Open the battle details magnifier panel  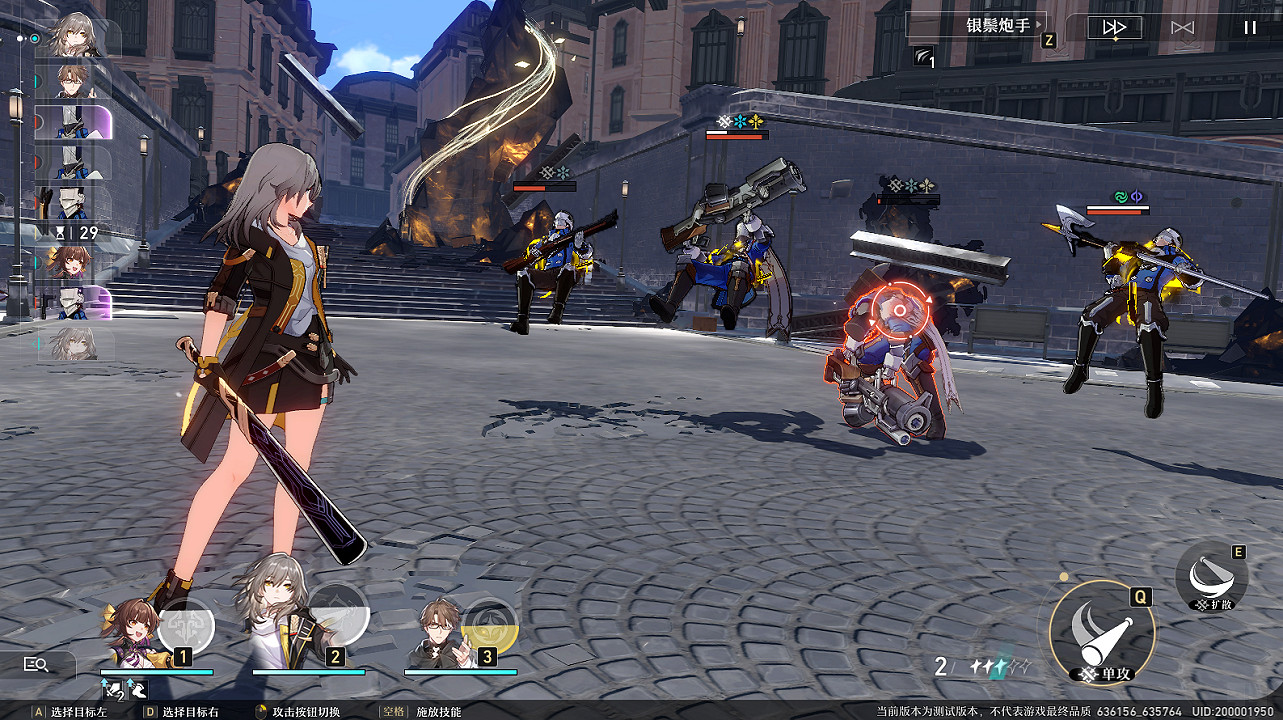click(37, 664)
